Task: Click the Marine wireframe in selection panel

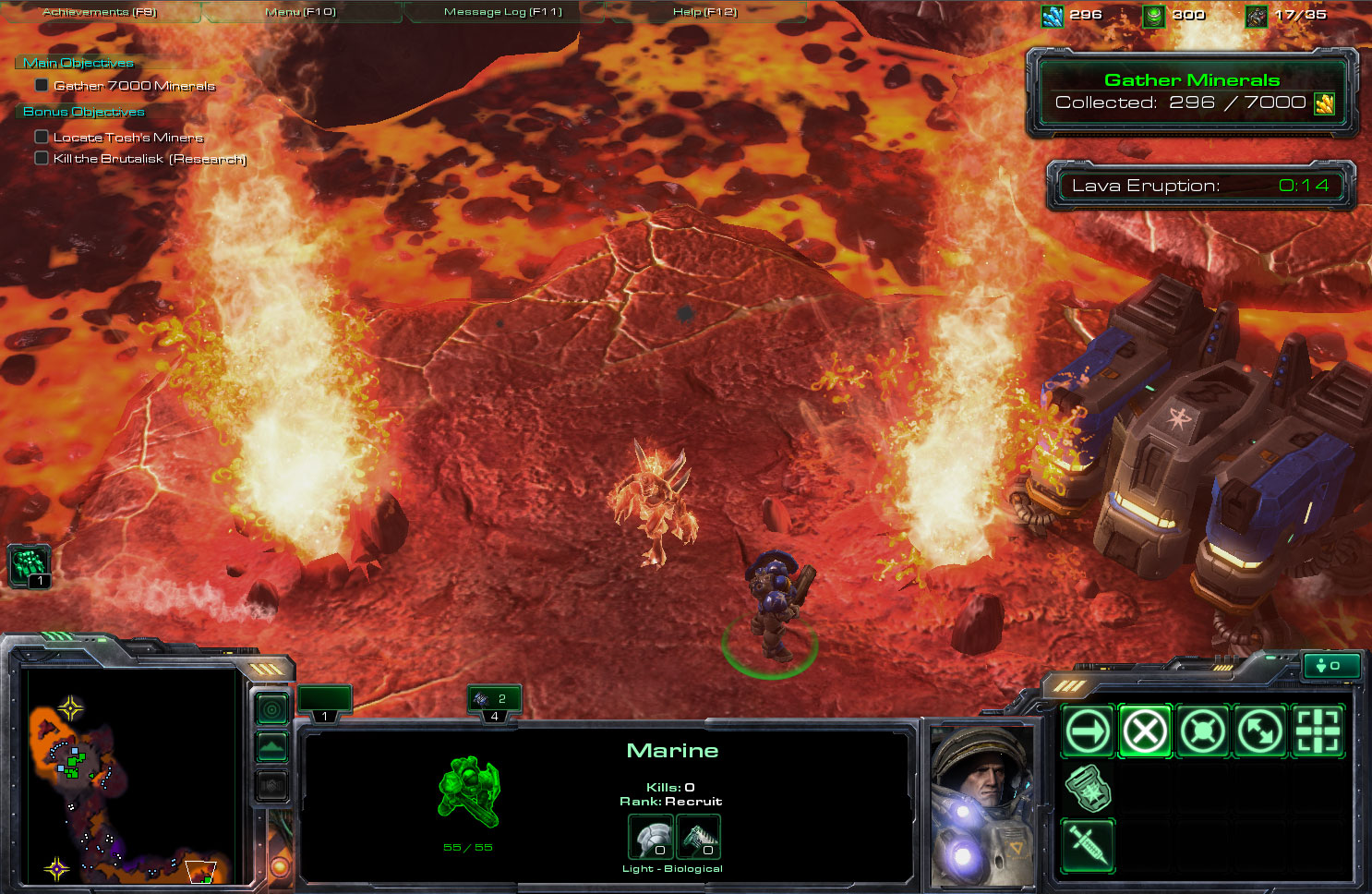Action: coord(468,791)
